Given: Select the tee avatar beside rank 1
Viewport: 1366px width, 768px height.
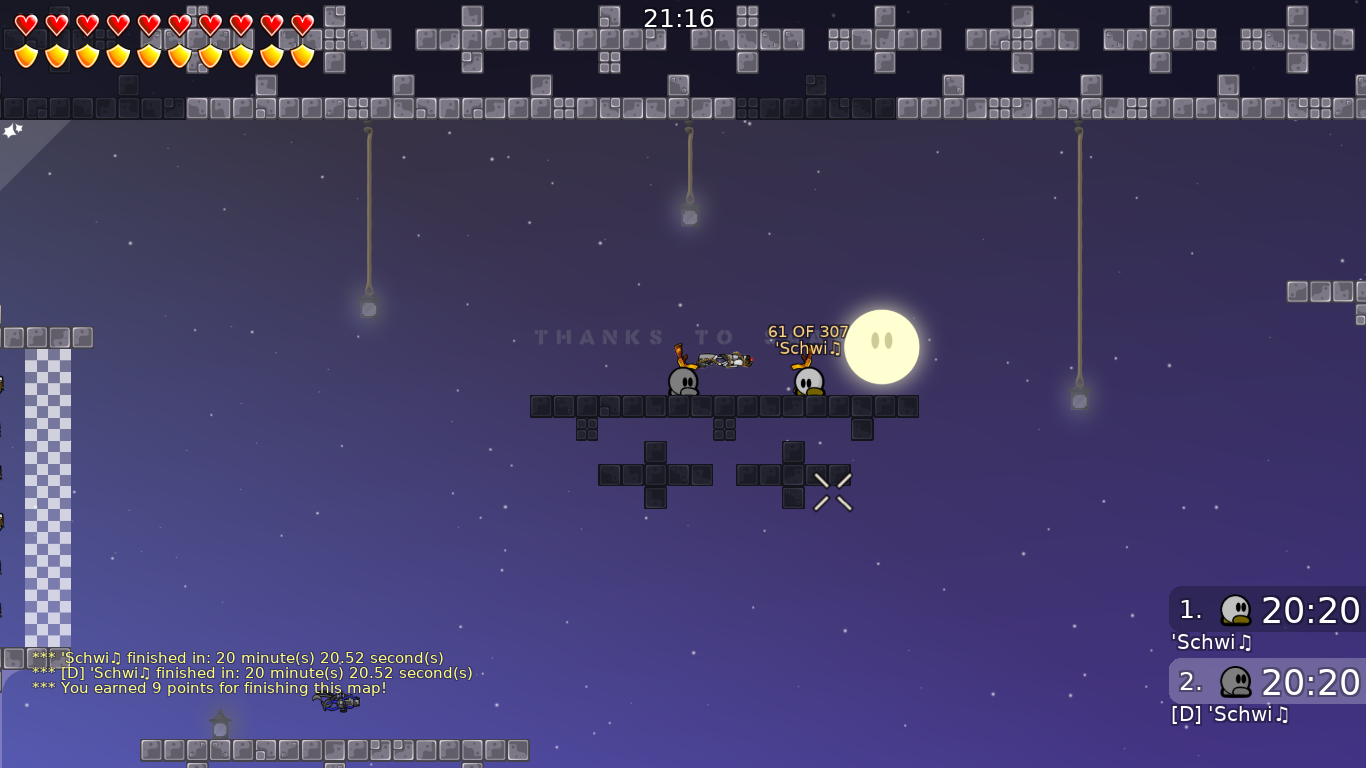Looking at the screenshot, I should (1236, 610).
